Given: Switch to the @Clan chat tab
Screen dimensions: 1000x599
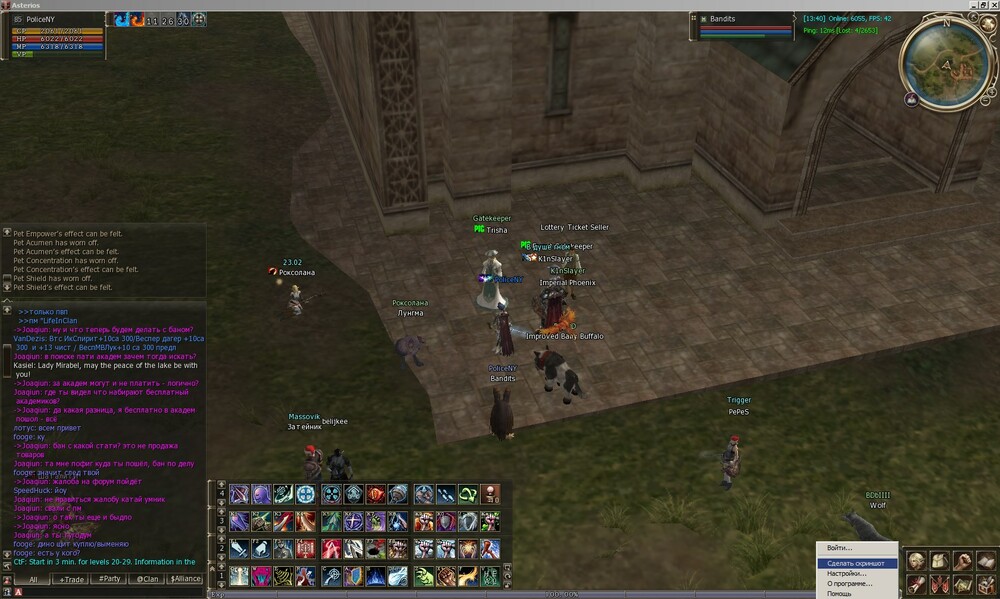Looking at the screenshot, I should click(x=148, y=579).
